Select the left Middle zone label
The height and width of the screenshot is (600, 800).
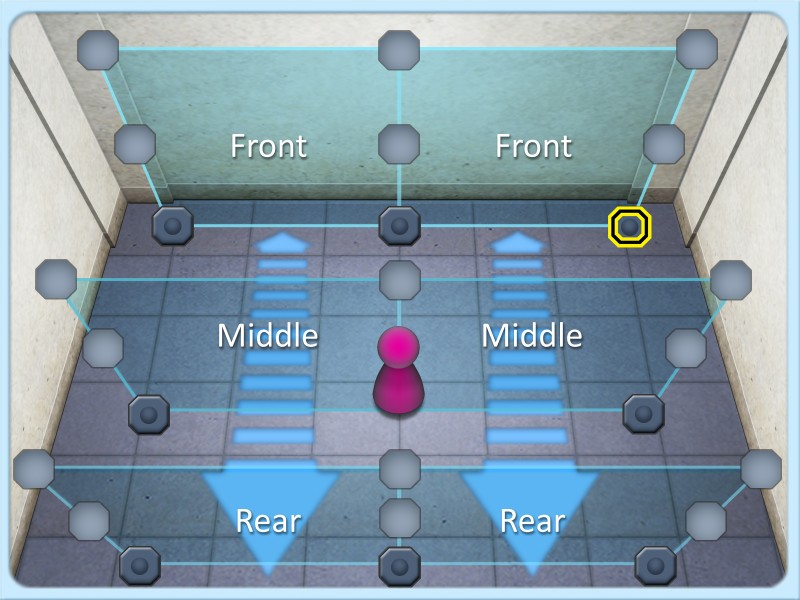click(x=267, y=336)
